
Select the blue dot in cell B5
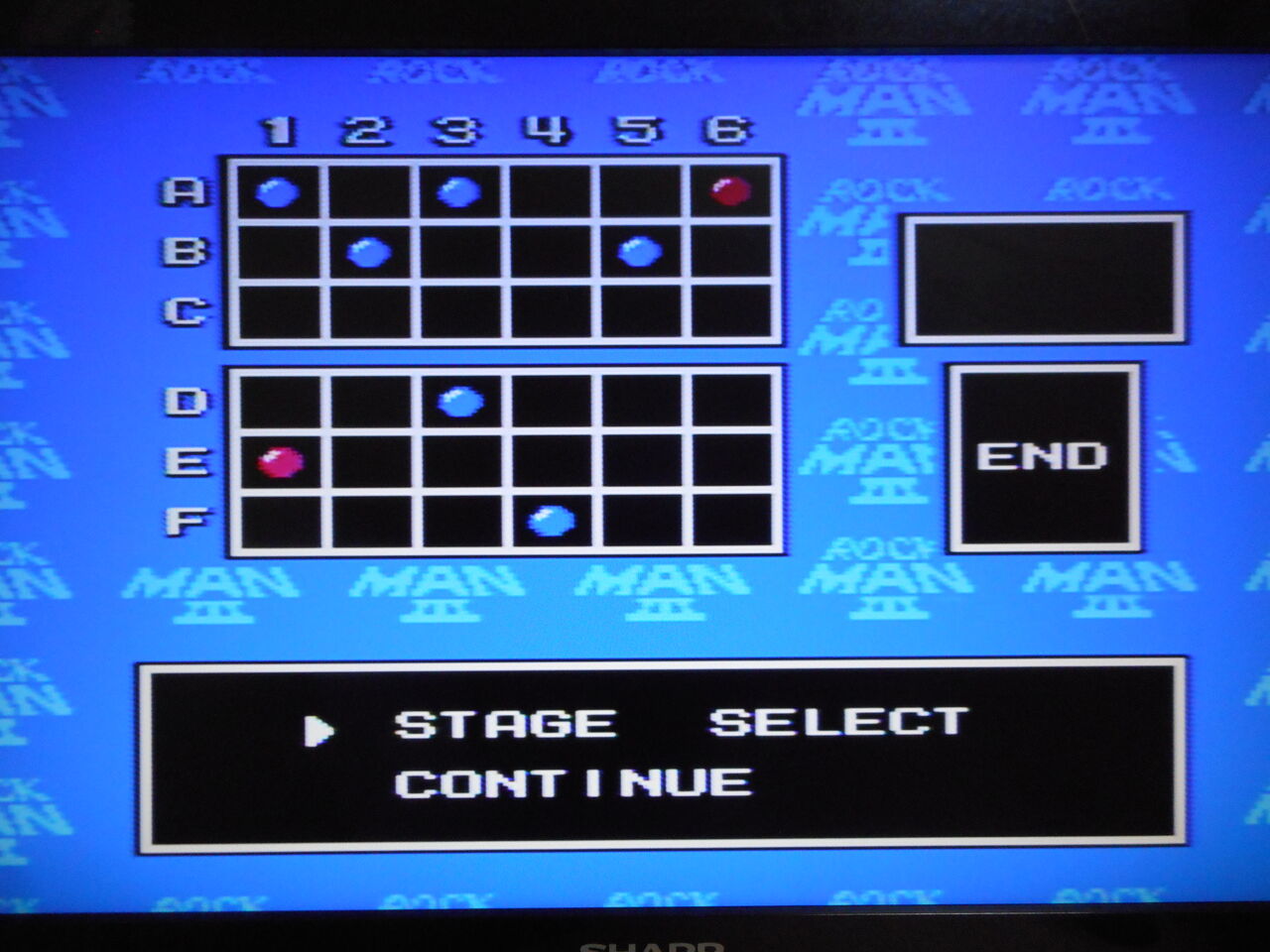click(642, 254)
